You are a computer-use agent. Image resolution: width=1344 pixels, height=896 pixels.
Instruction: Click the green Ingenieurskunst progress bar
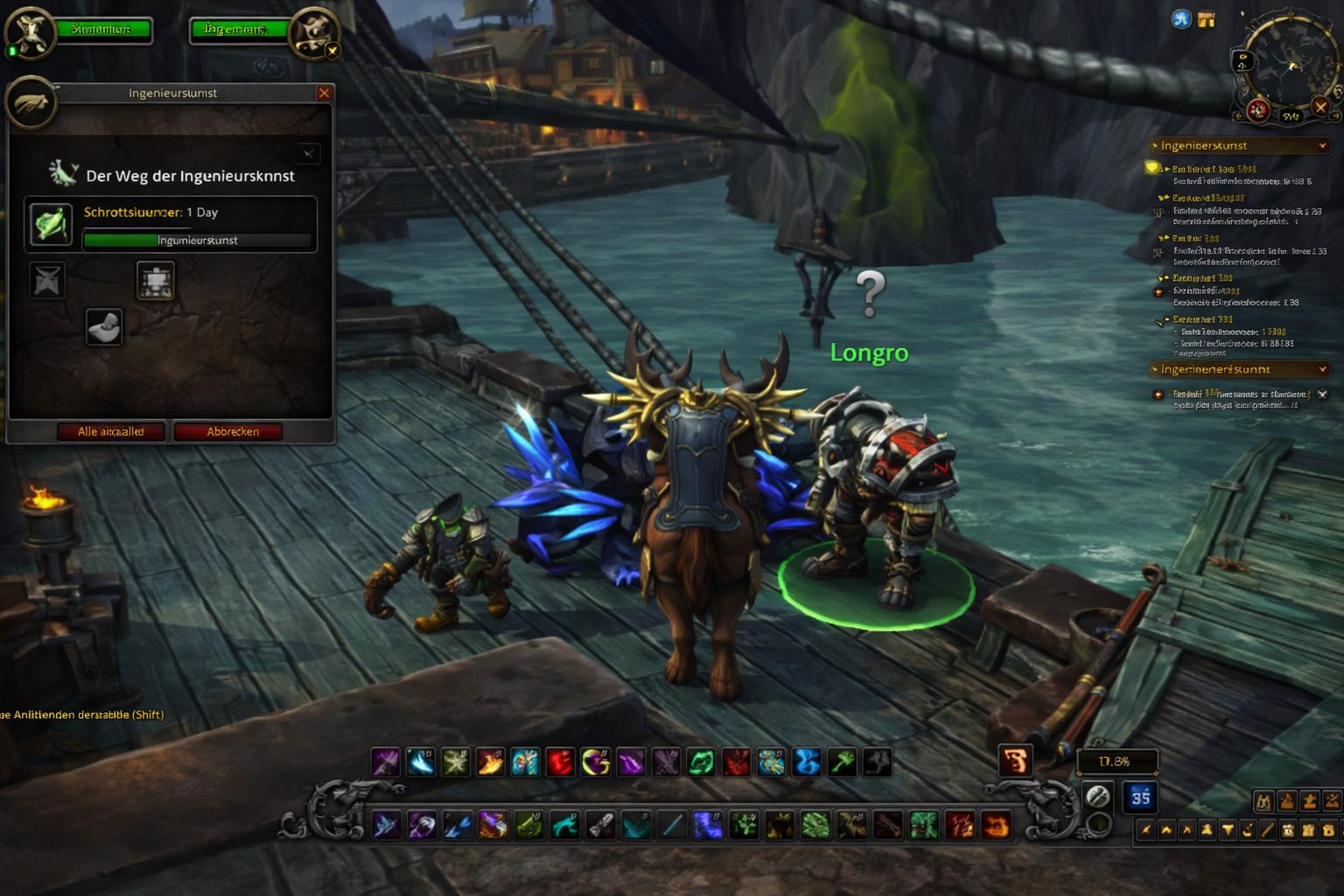(x=197, y=240)
